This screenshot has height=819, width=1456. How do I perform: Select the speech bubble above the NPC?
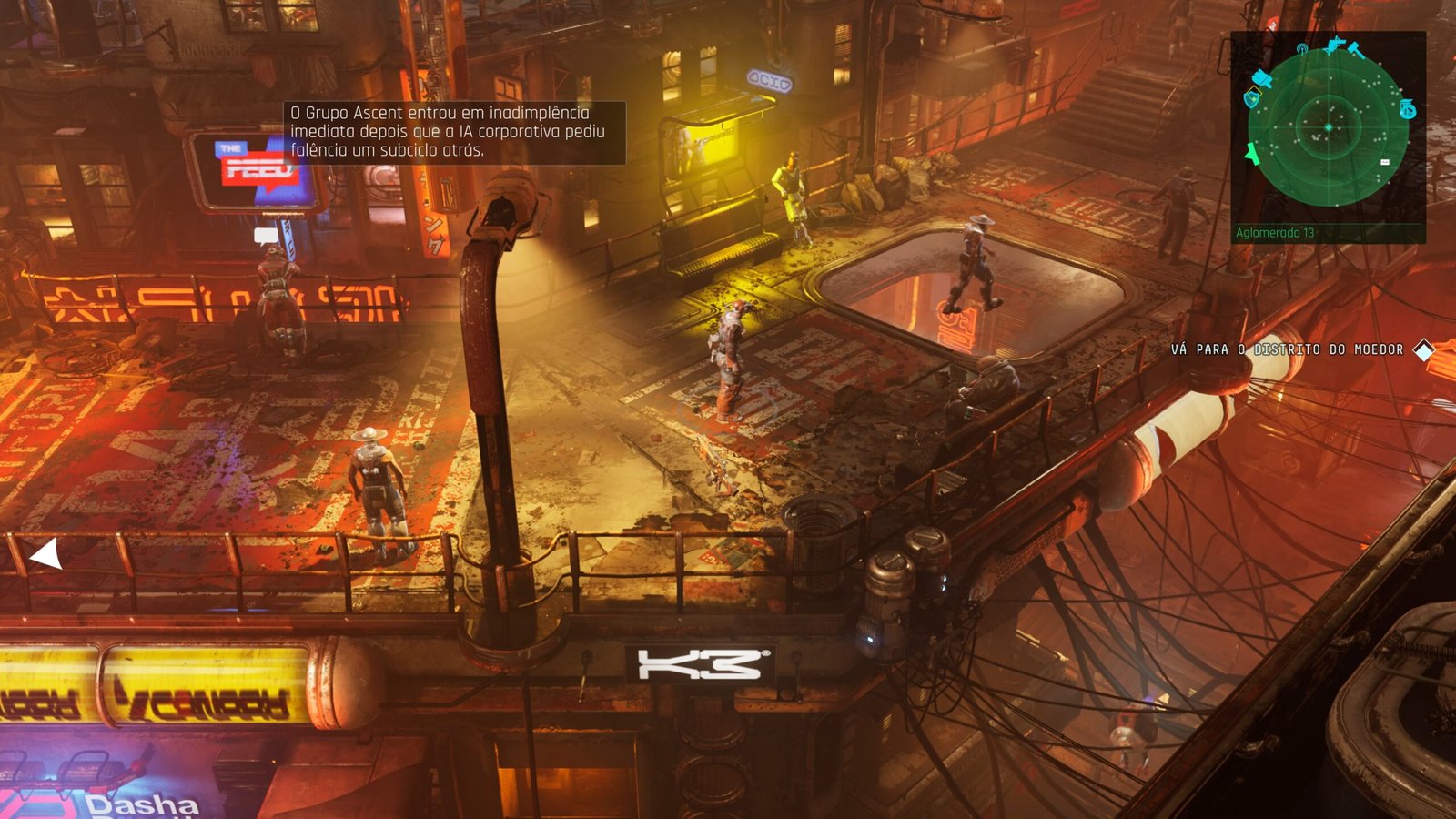(x=266, y=237)
